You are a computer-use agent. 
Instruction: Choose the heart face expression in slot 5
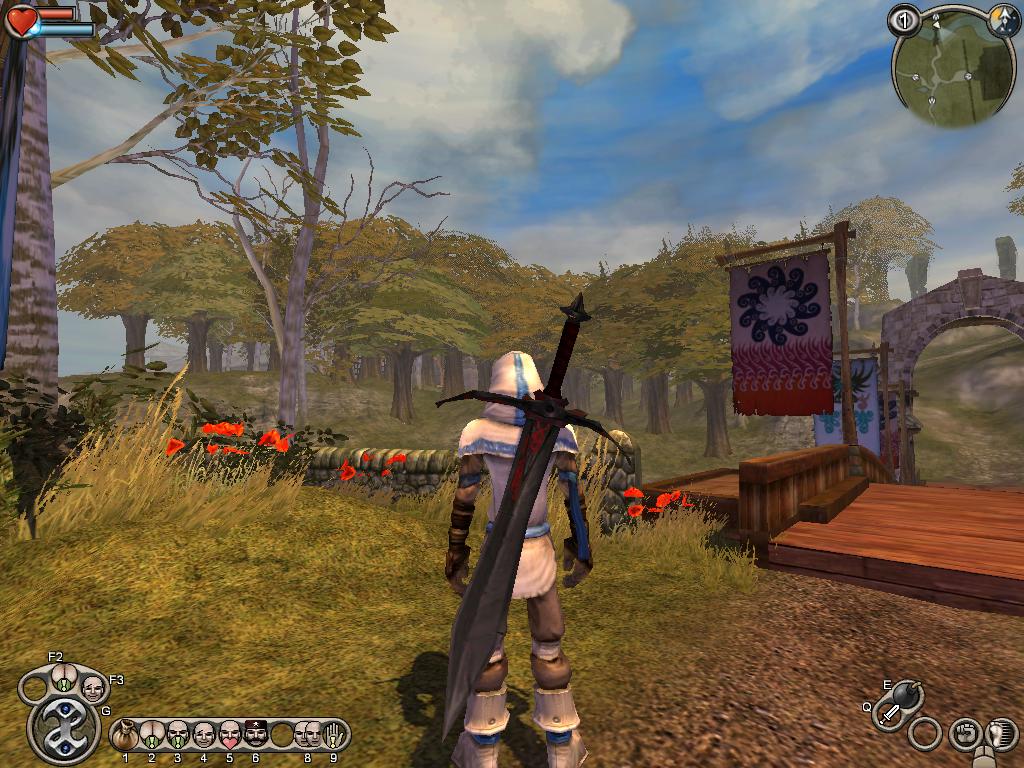[x=230, y=736]
